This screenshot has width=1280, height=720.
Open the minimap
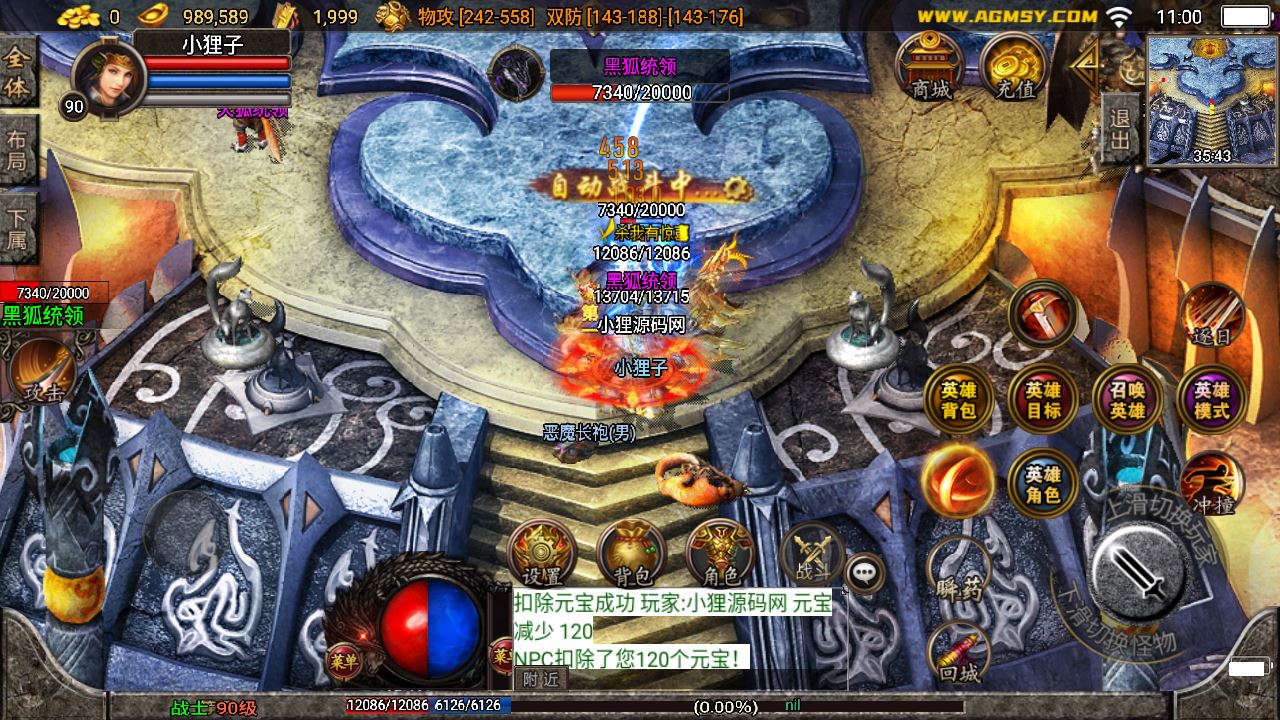coord(1211,100)
